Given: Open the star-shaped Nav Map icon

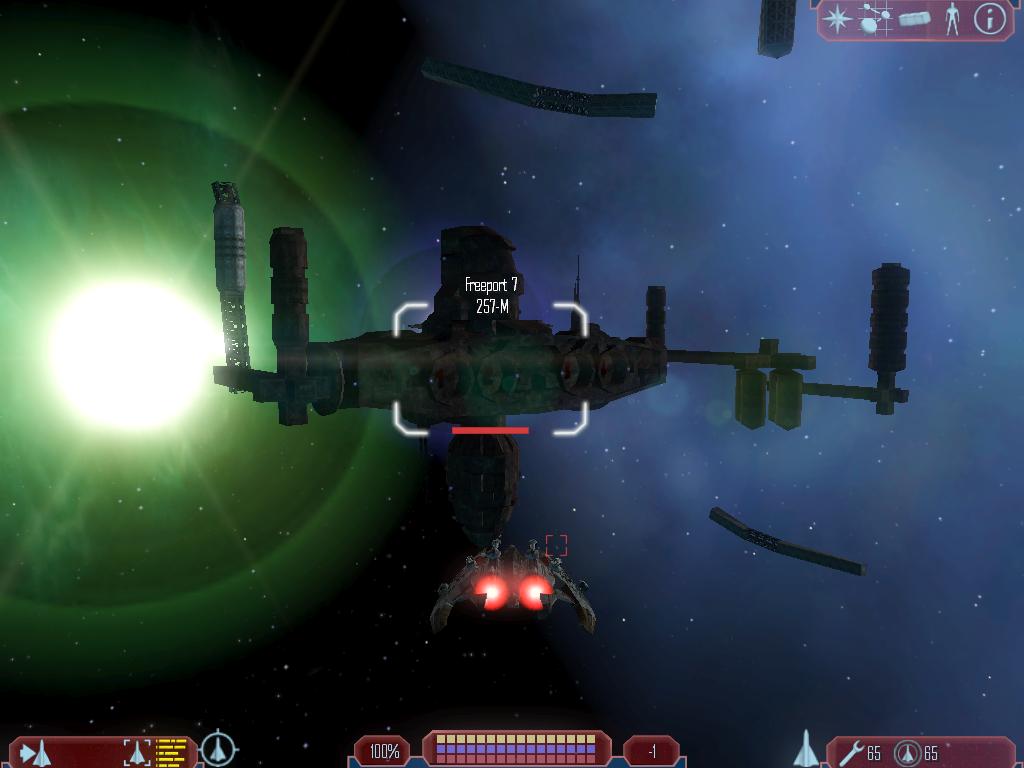Looking at the screenshot, I should tap(838, 19).
